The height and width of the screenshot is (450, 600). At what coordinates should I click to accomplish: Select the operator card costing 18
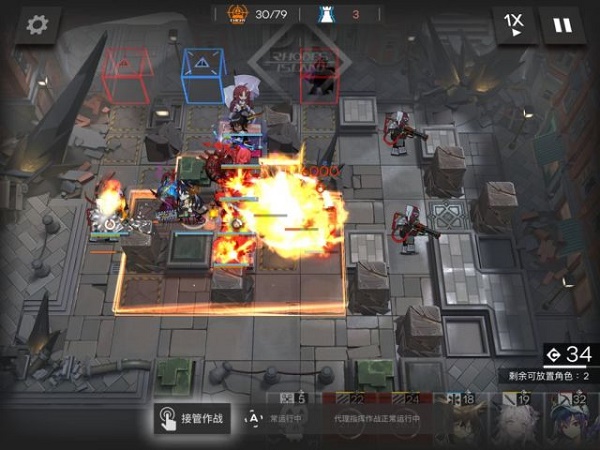[465, 420]
